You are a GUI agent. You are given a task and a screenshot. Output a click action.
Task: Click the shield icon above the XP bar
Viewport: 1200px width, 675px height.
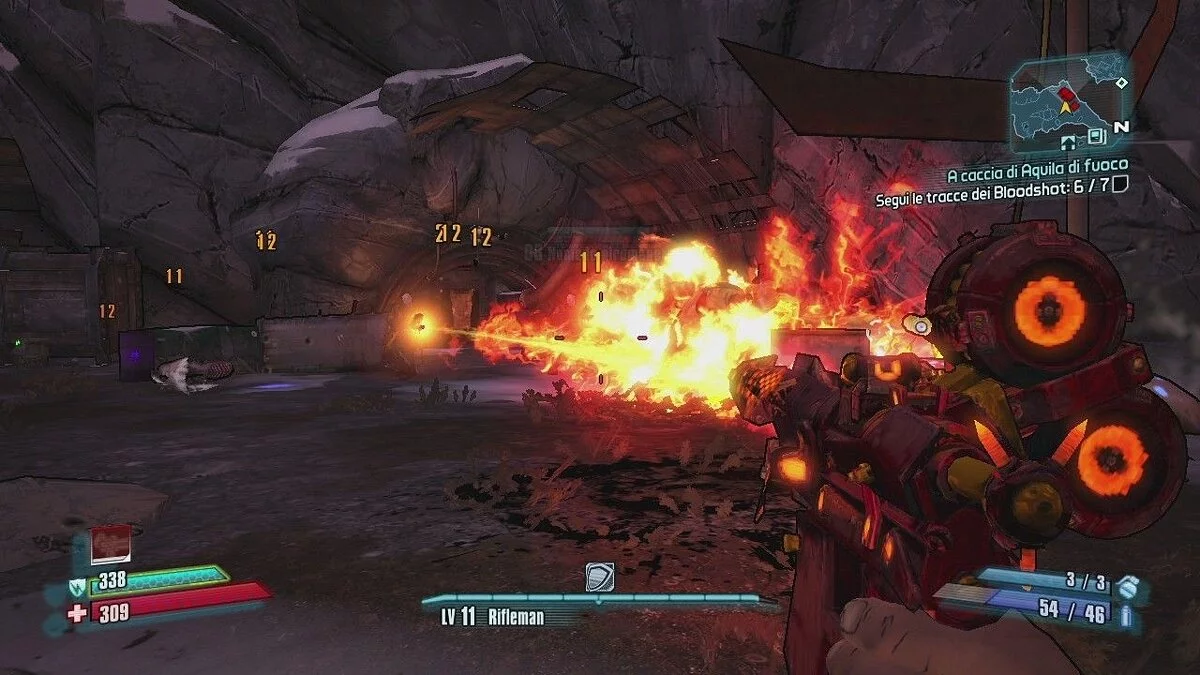click(x=599, y=577)
